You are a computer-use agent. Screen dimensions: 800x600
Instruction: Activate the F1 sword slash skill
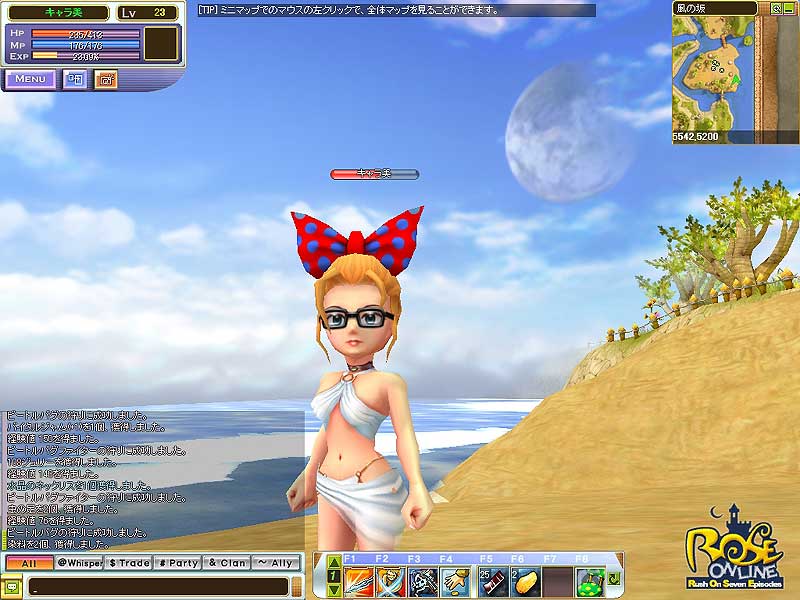[x=359, y=581]
